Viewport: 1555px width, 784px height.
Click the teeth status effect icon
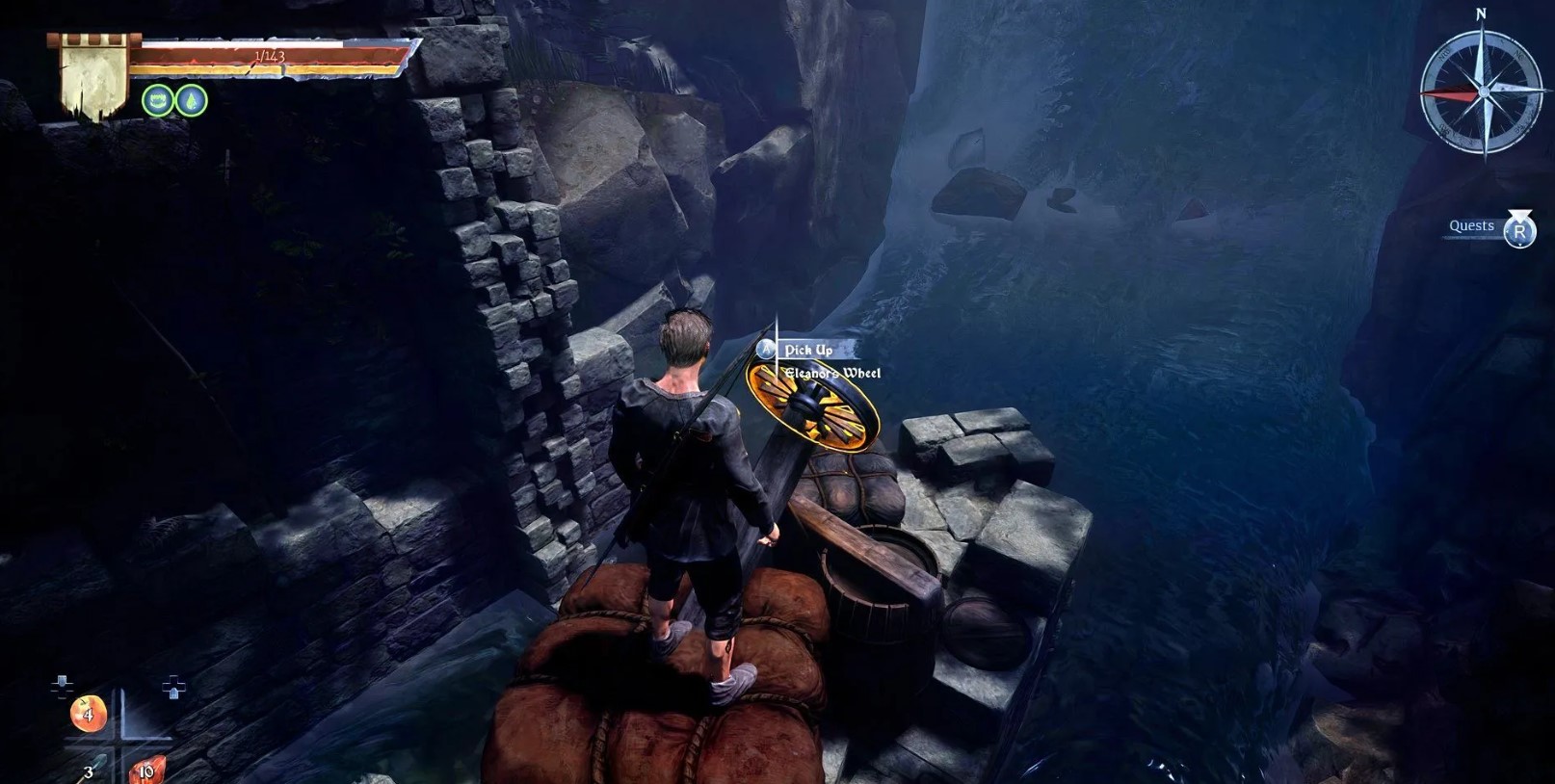(x=158, y=100)
